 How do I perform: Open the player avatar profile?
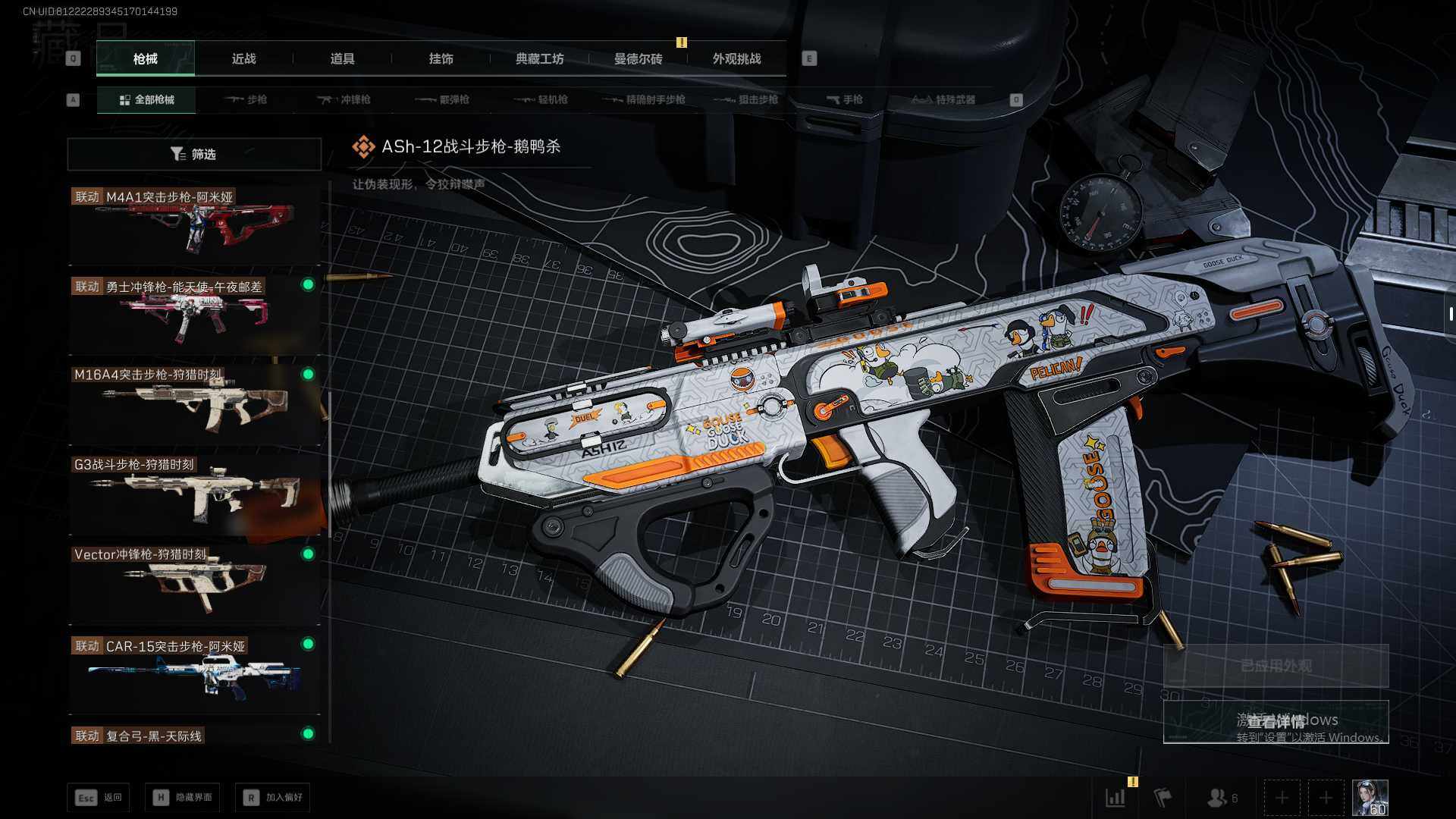coord(1370,798)
